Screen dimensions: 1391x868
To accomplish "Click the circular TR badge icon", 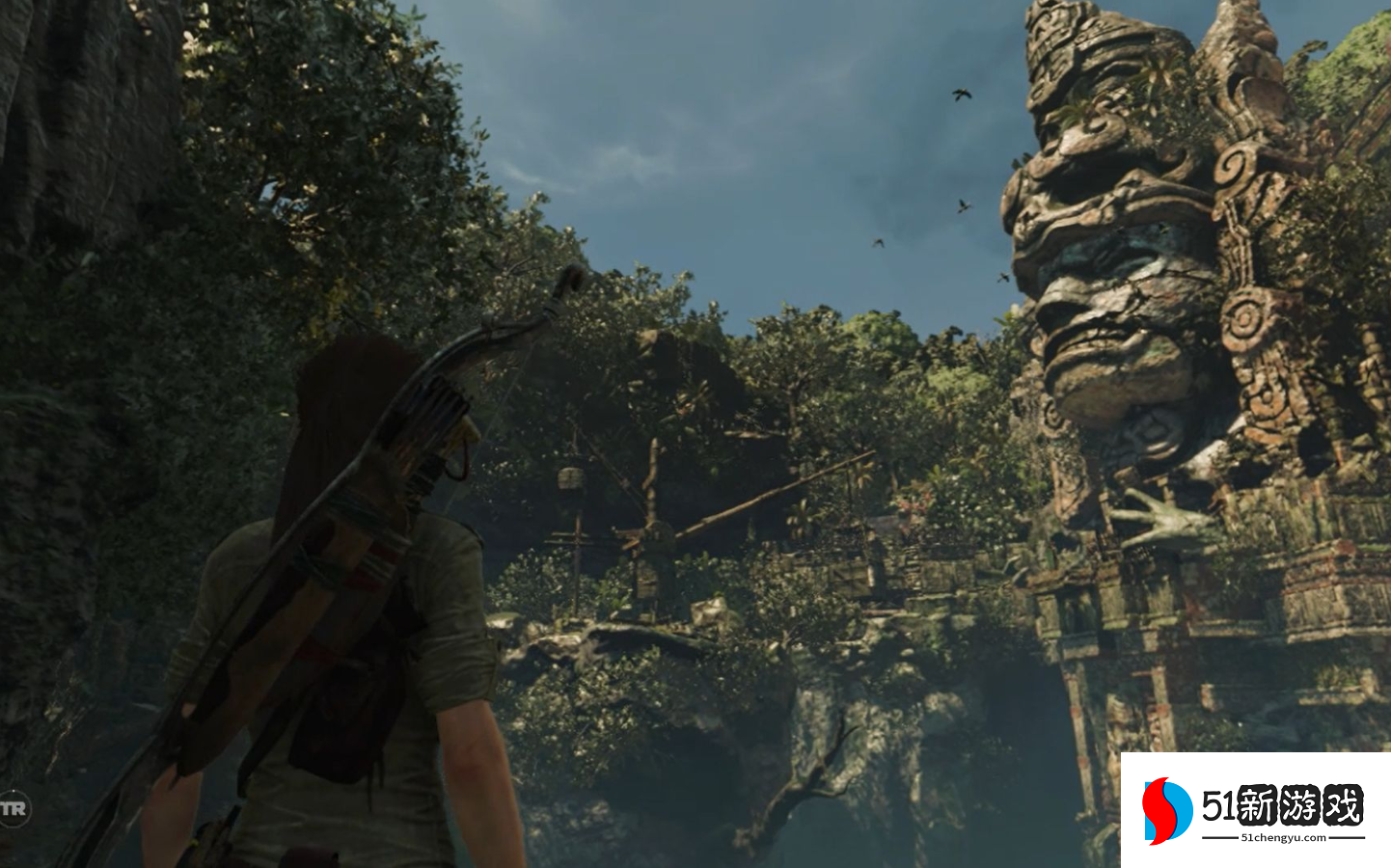I will (x=14, y=808).
